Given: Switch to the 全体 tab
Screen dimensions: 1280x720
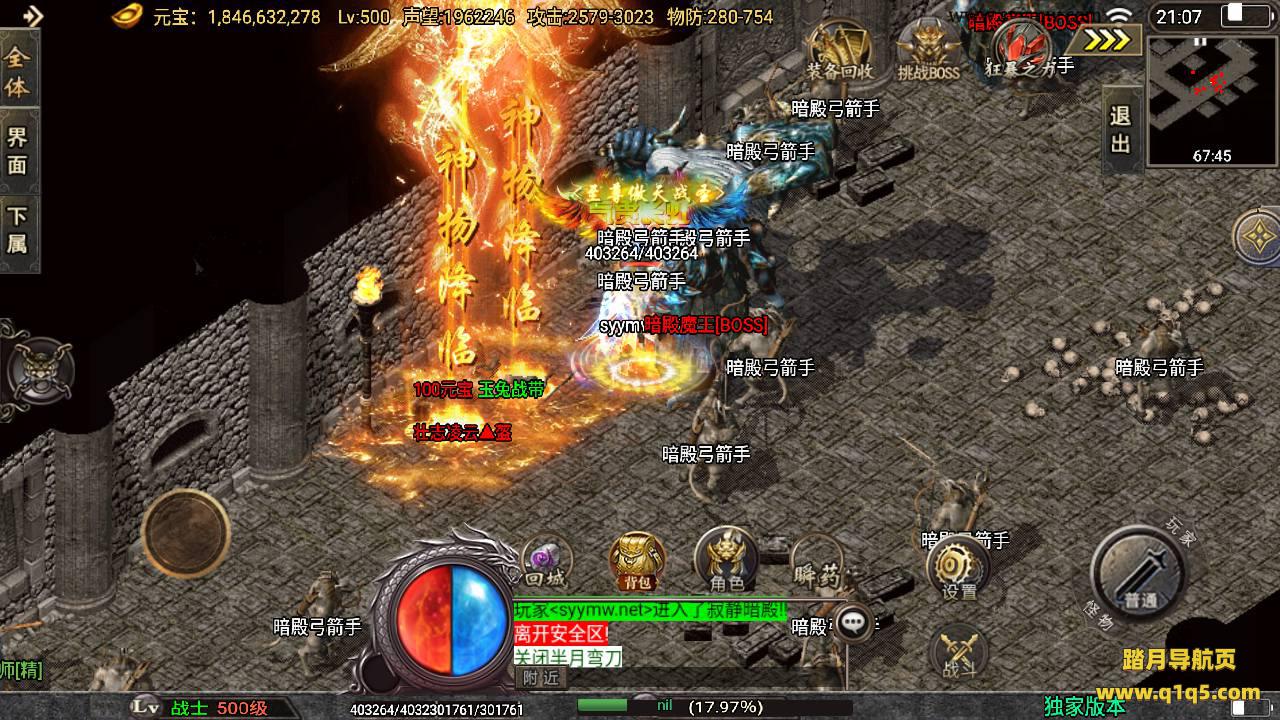Looking at the screenshot, I should [x=18, y=72].
